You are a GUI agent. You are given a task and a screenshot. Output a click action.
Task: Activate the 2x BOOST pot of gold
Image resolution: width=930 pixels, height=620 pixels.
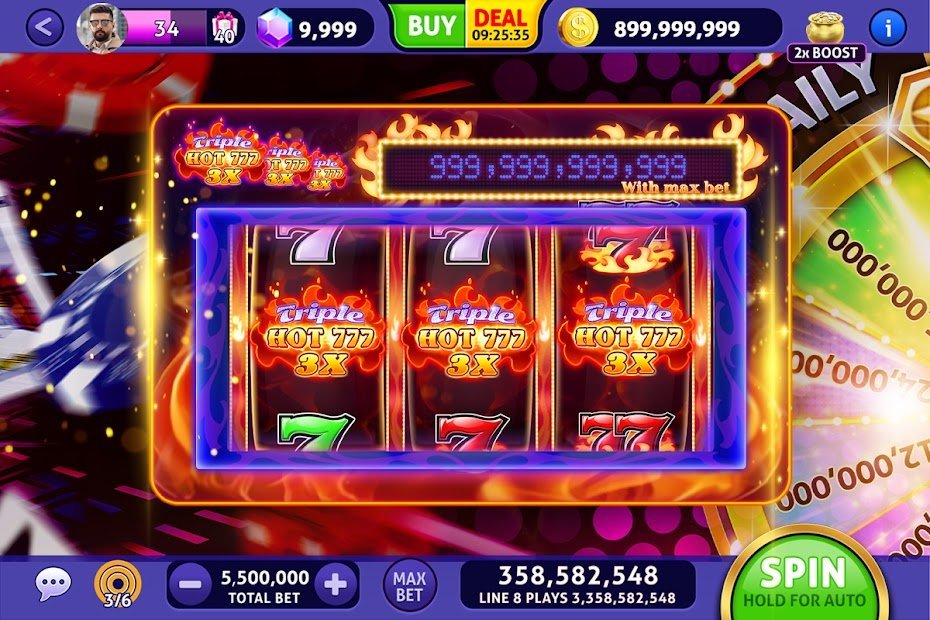click(x=826, y=35)
